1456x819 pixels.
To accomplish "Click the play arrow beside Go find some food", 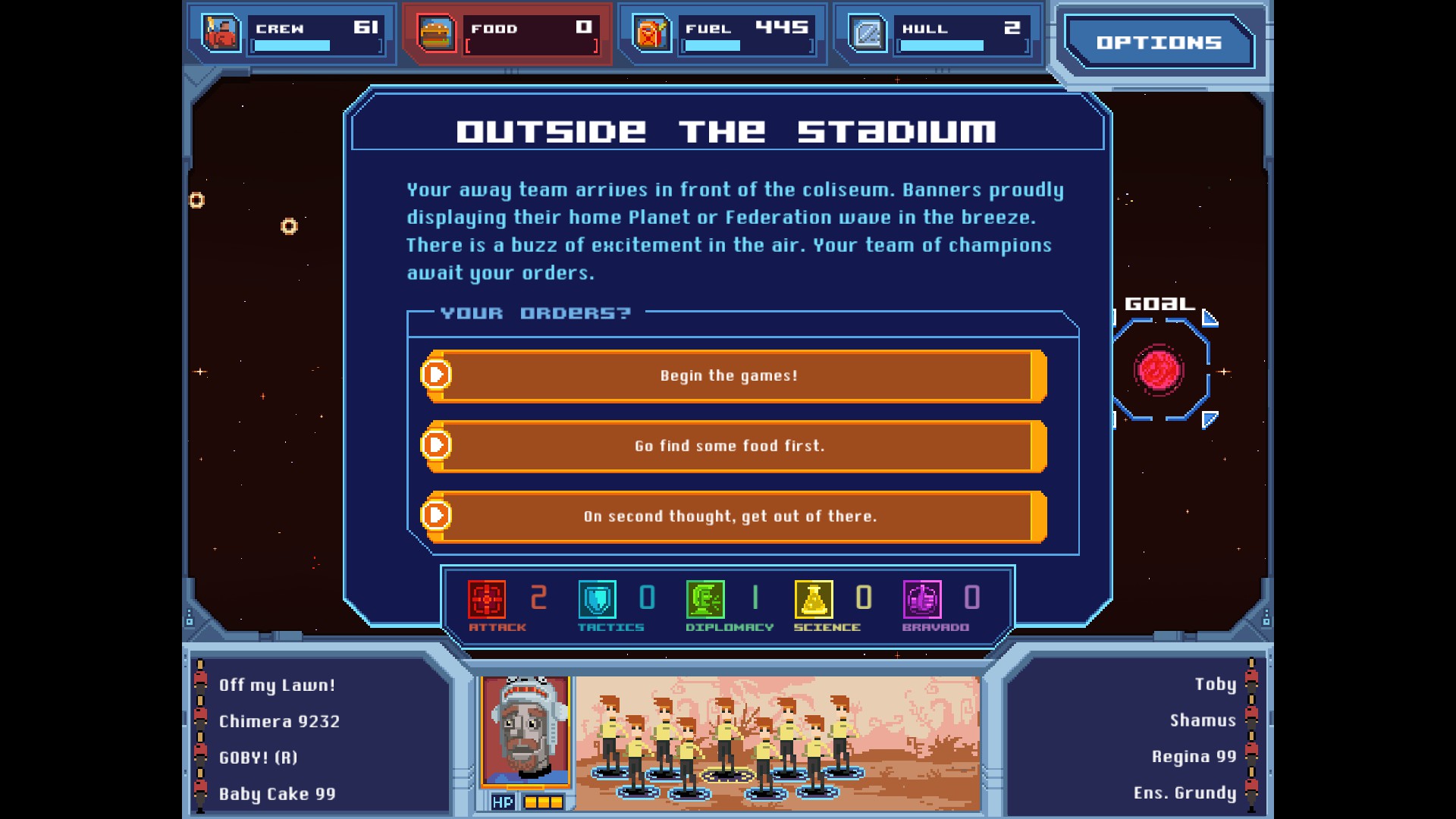I will 435,446.
